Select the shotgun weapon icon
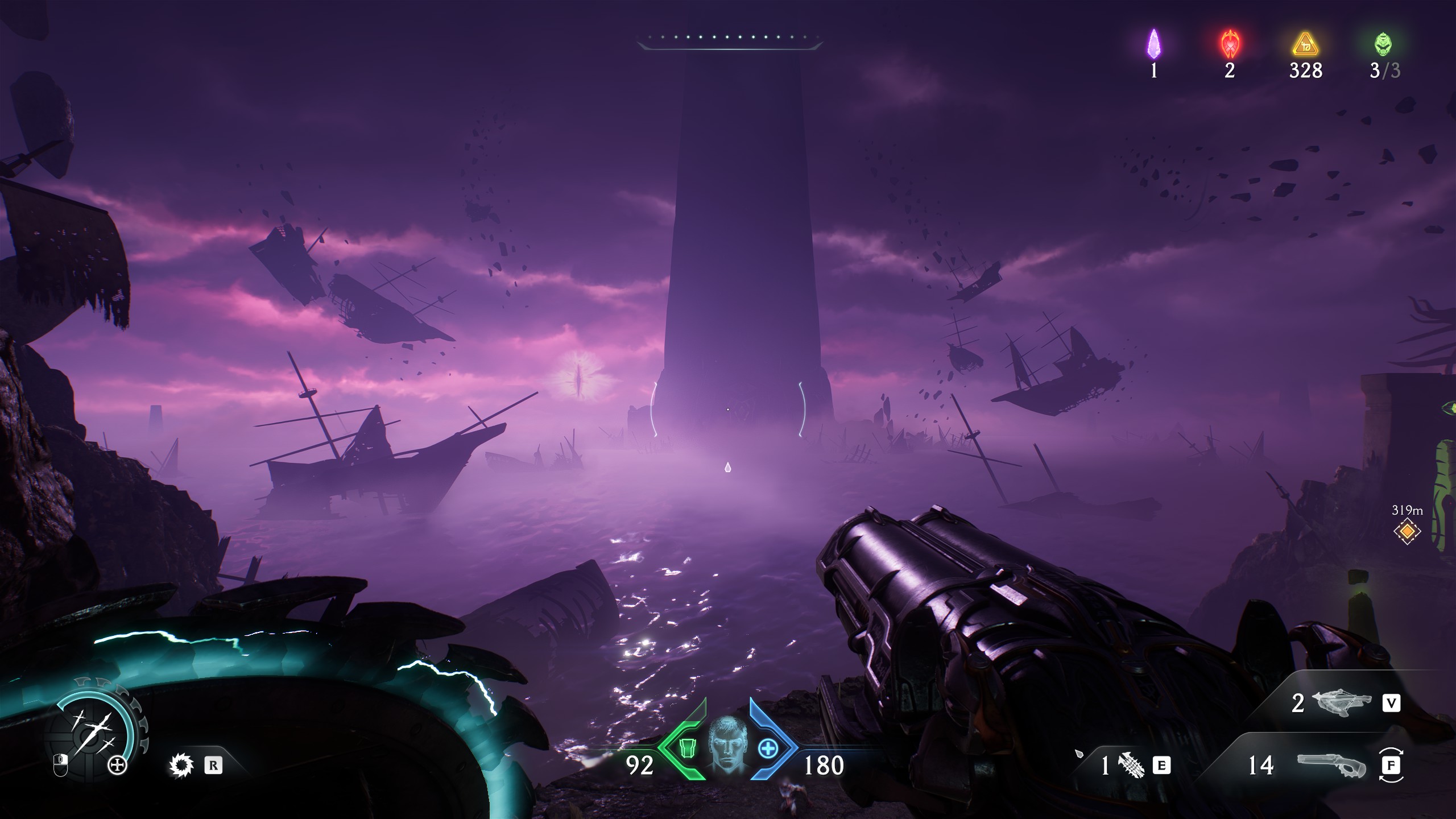1456x819 pixels. (1331, 766)
